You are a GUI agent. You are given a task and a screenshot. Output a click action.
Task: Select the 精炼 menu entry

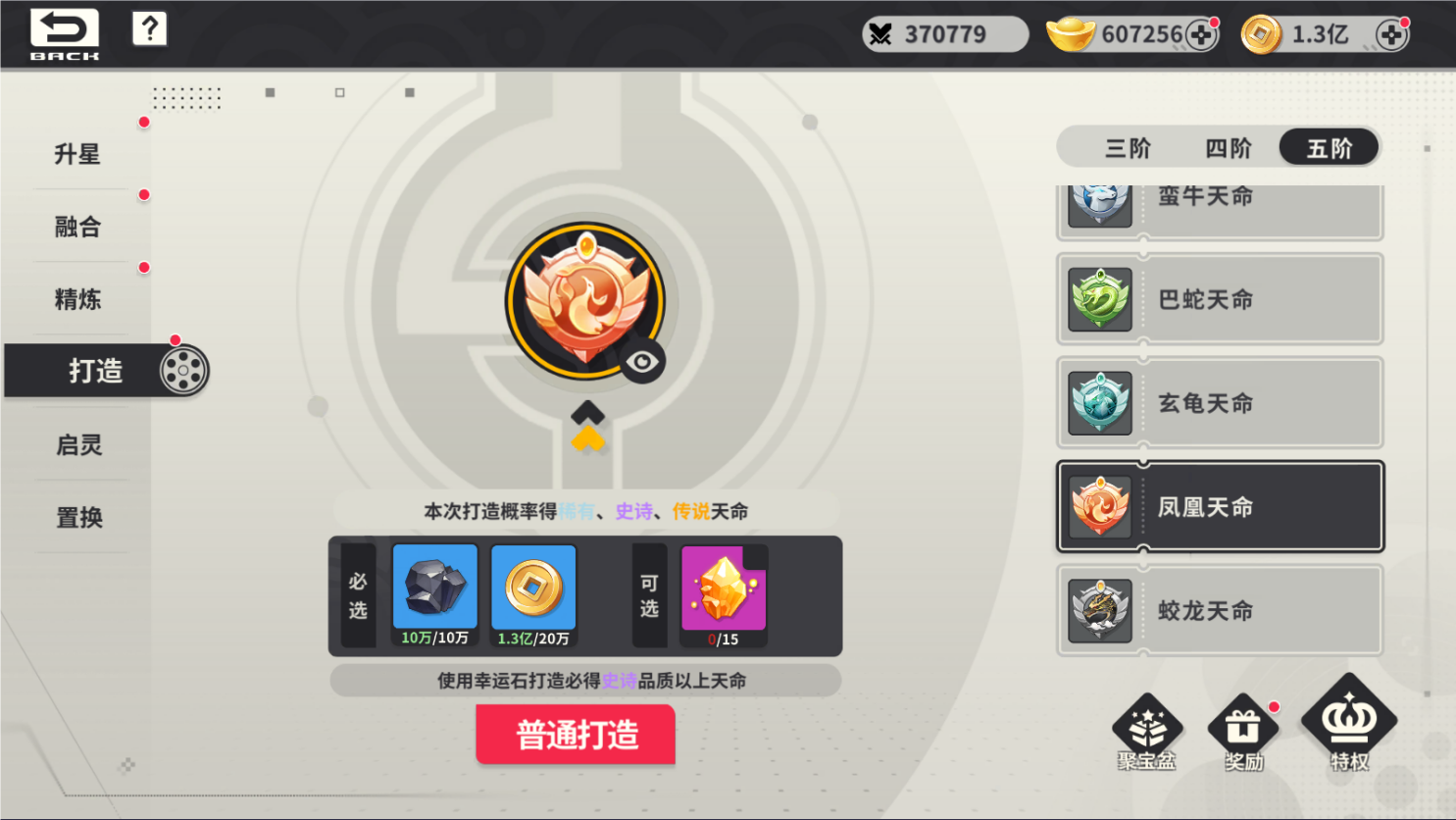click(78, 299)
